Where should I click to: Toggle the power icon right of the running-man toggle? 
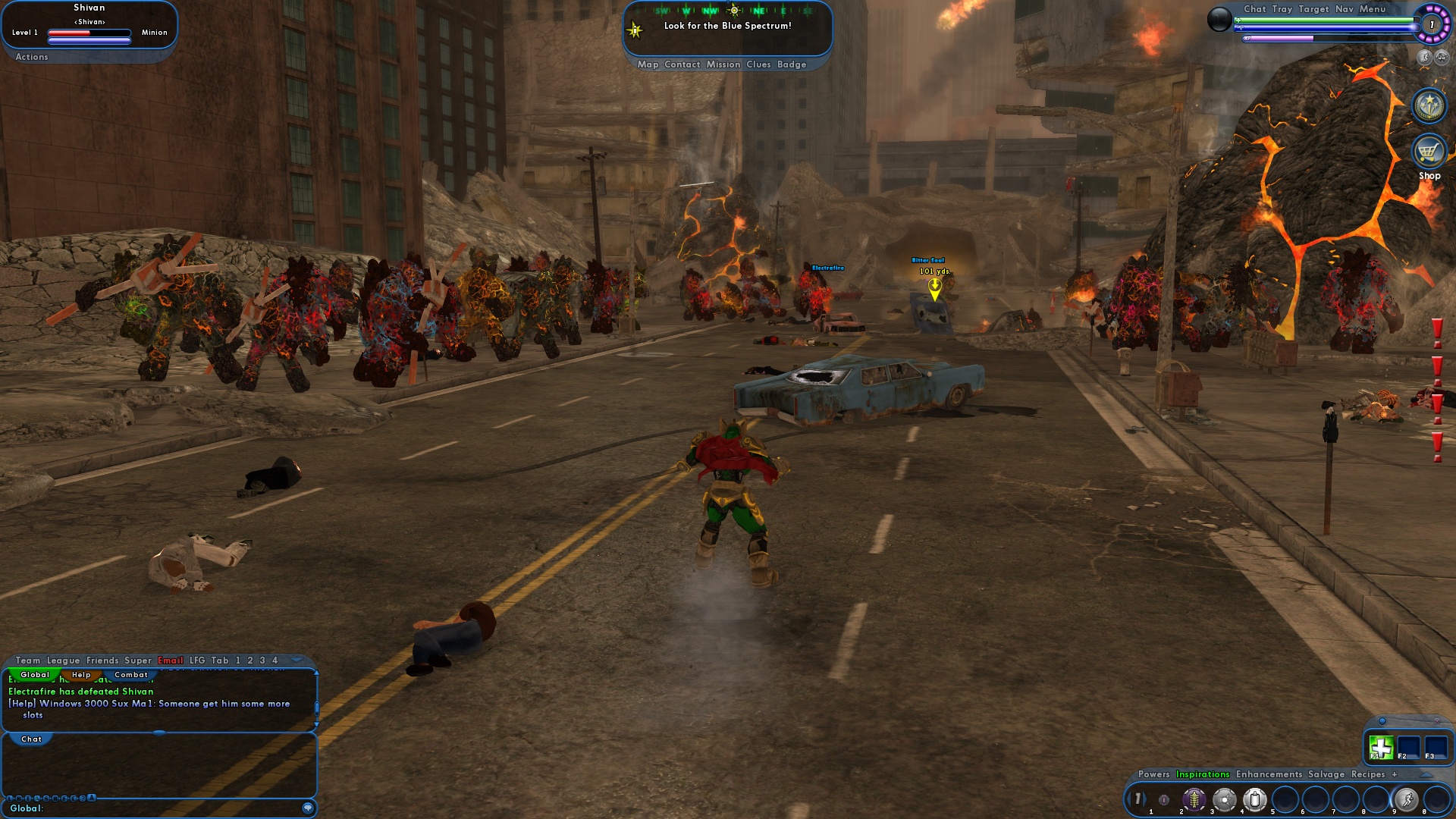(1441, 58)
